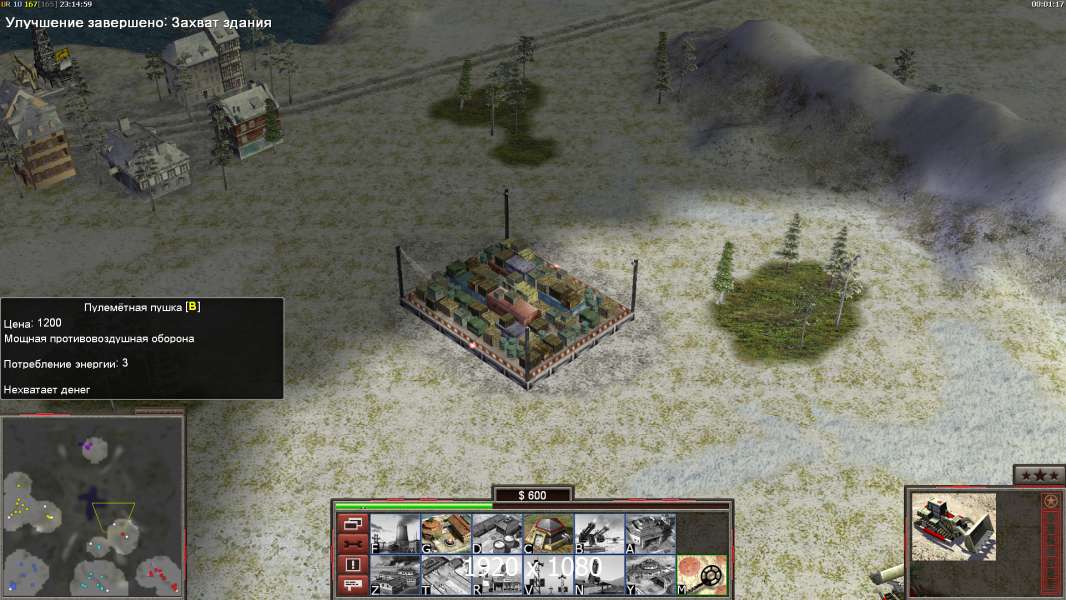Open the three-star general powers button
The width and height of the screenshot is (1066, 600).
click(1038, 475)
